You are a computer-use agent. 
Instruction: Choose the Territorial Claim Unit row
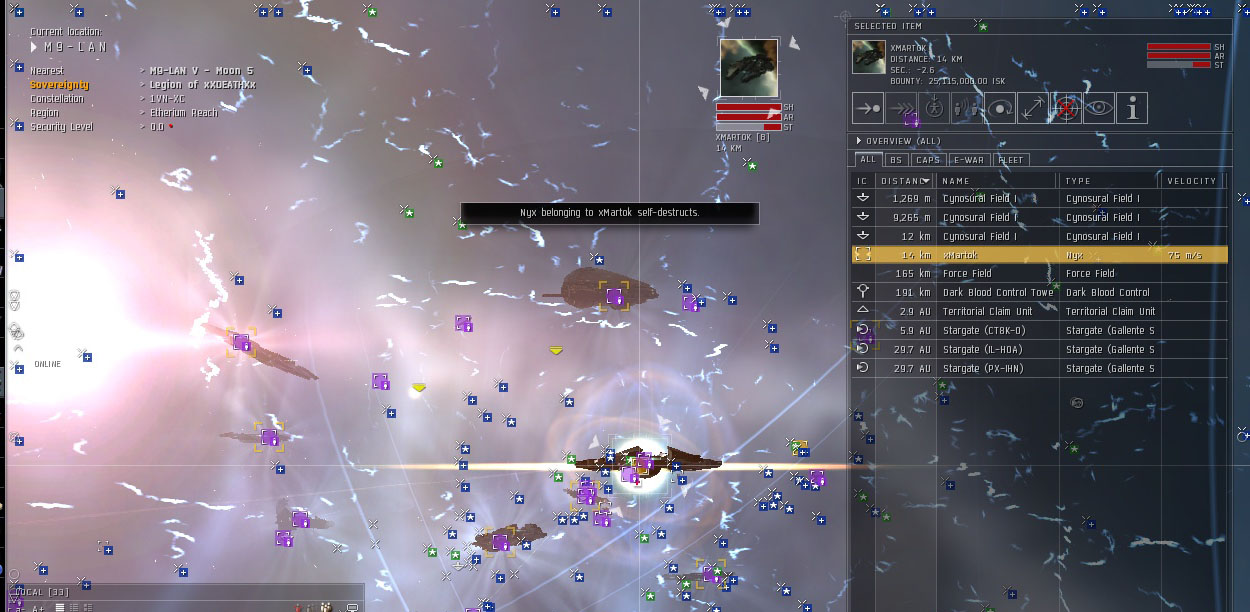(1000, 312)
